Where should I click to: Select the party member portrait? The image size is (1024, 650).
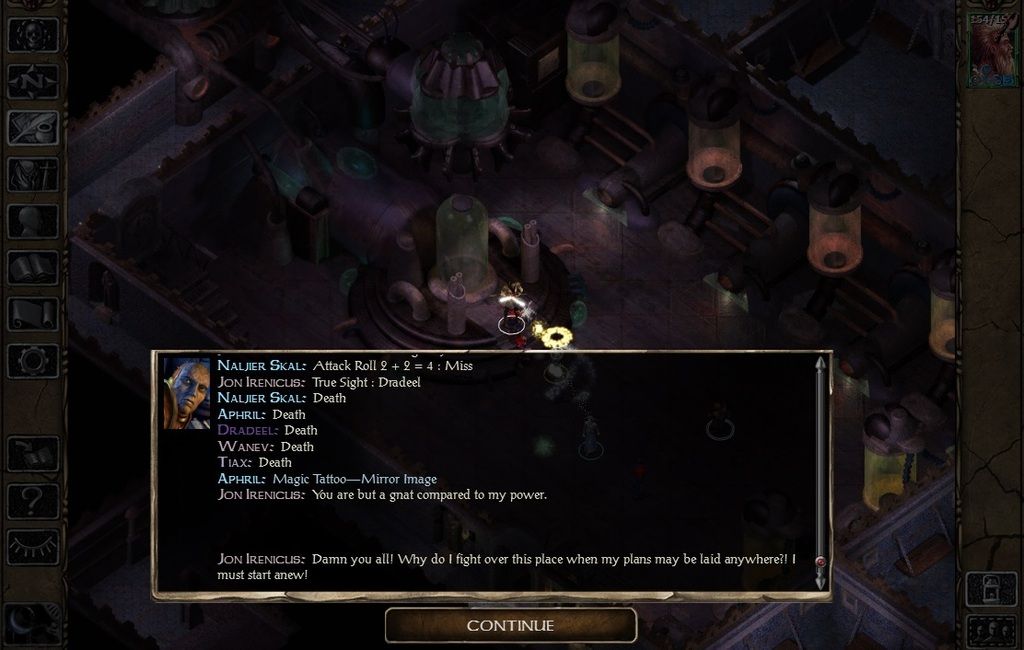pos(992,50)
